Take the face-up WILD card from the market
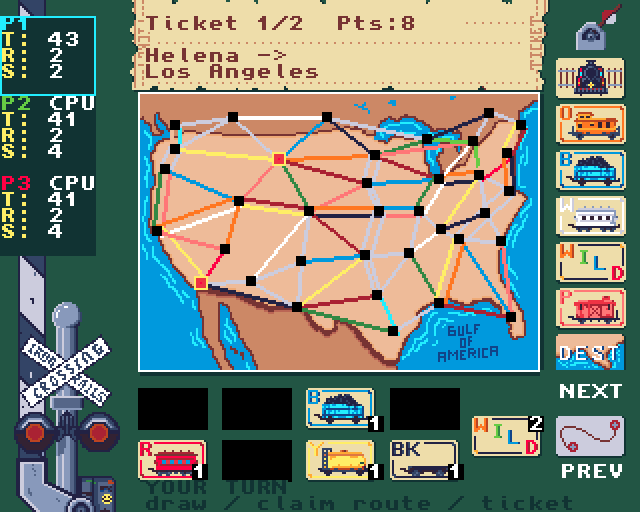640x512 pixels. [590, 261]
